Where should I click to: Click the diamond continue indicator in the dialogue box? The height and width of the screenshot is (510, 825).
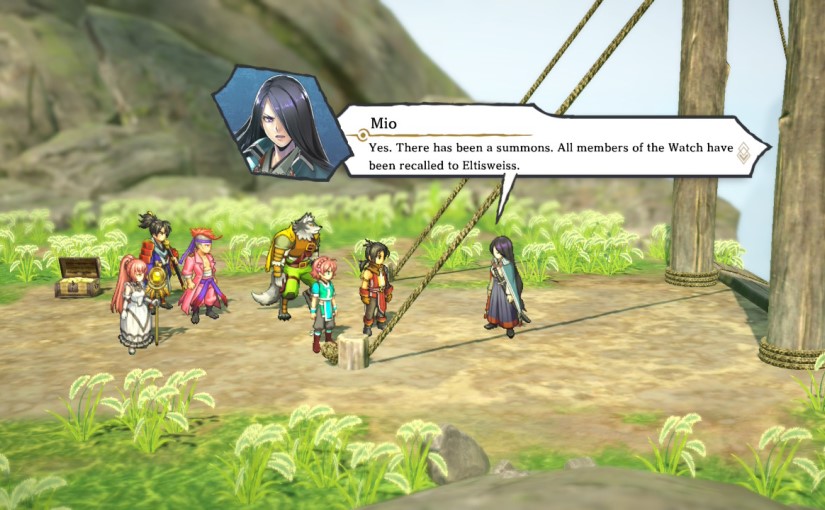click(x=743, y=152)
